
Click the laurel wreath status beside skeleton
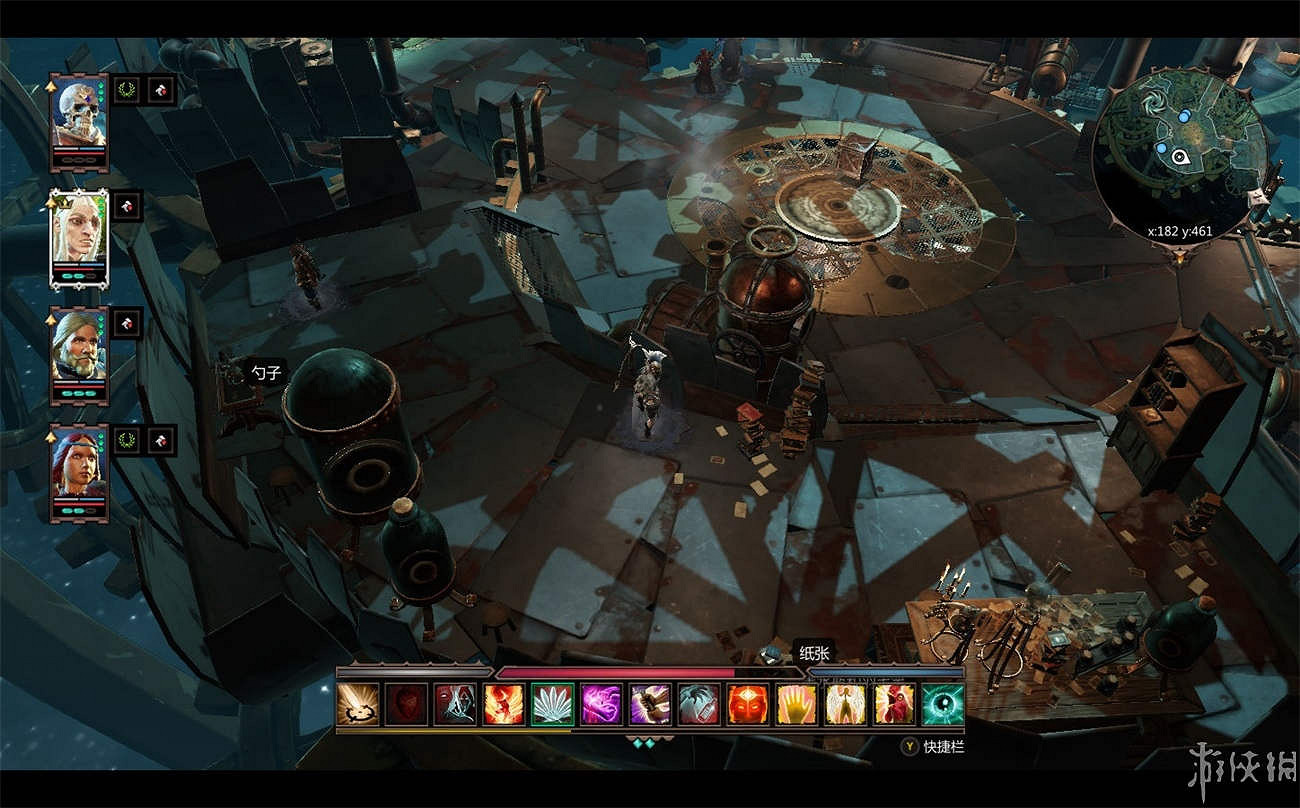(126, 90)
